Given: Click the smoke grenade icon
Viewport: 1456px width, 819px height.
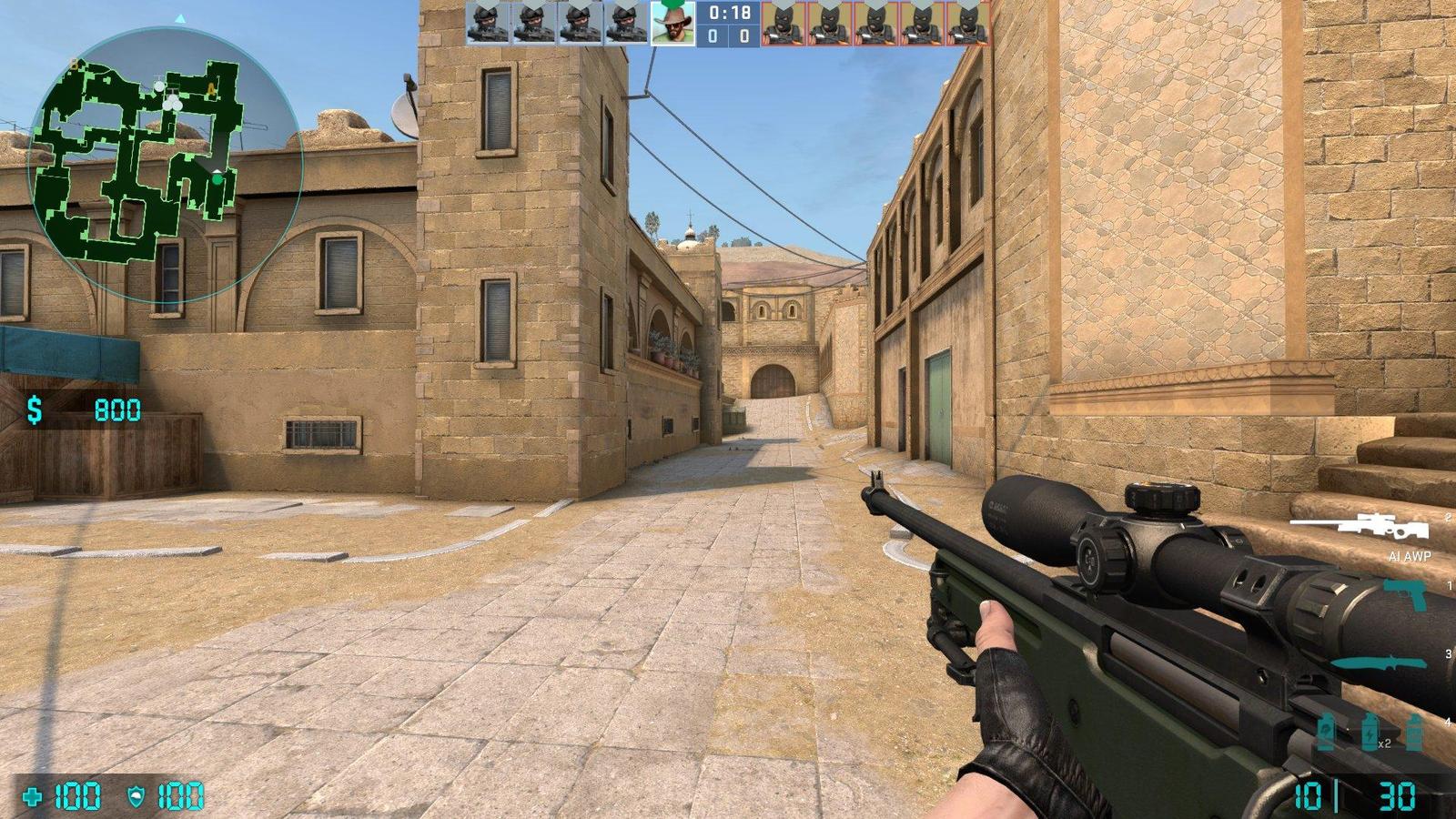Looking at the screenshot, I should click(1327, 731).
